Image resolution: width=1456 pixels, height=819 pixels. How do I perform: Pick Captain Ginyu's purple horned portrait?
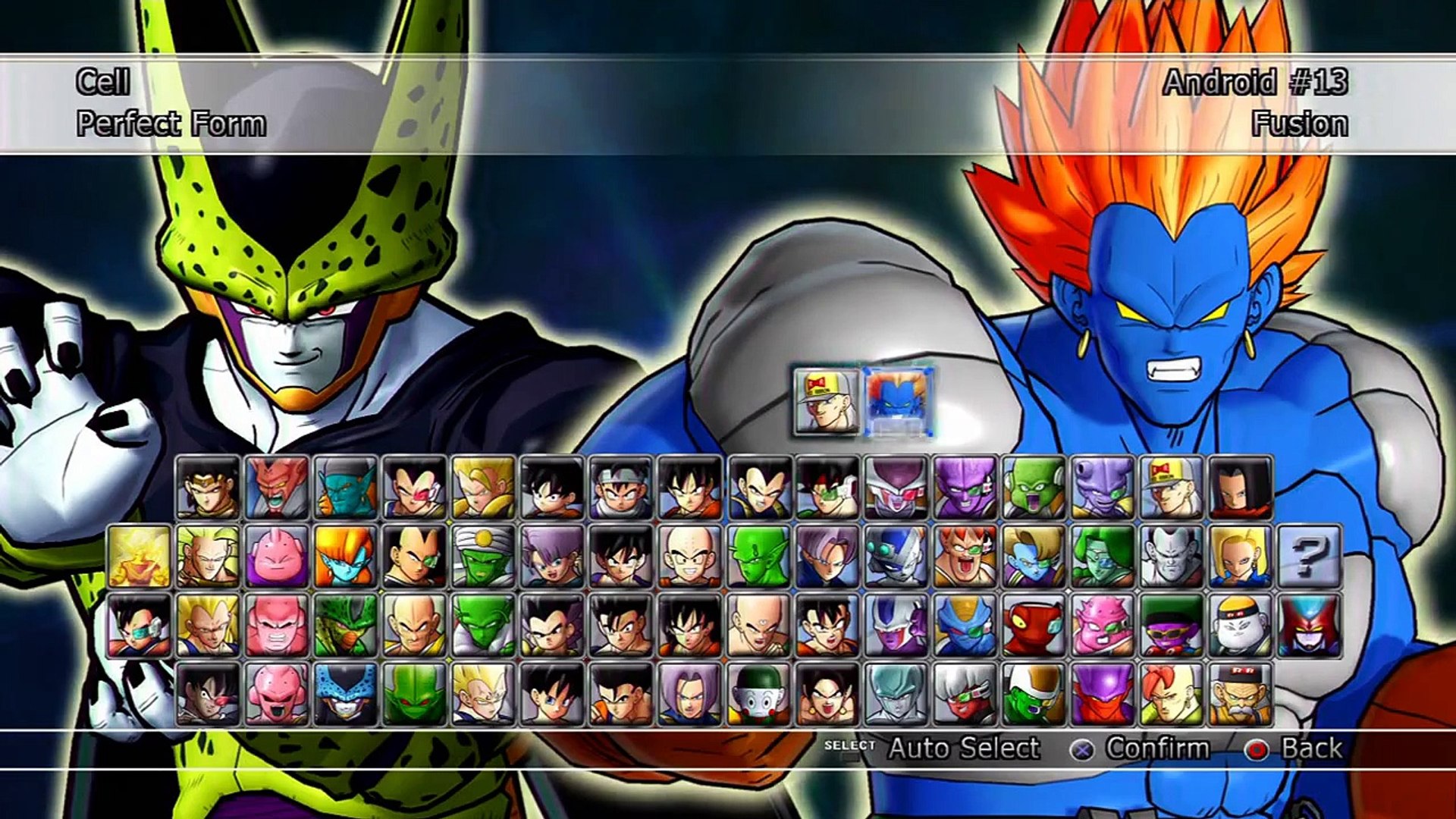pos(965,488)
